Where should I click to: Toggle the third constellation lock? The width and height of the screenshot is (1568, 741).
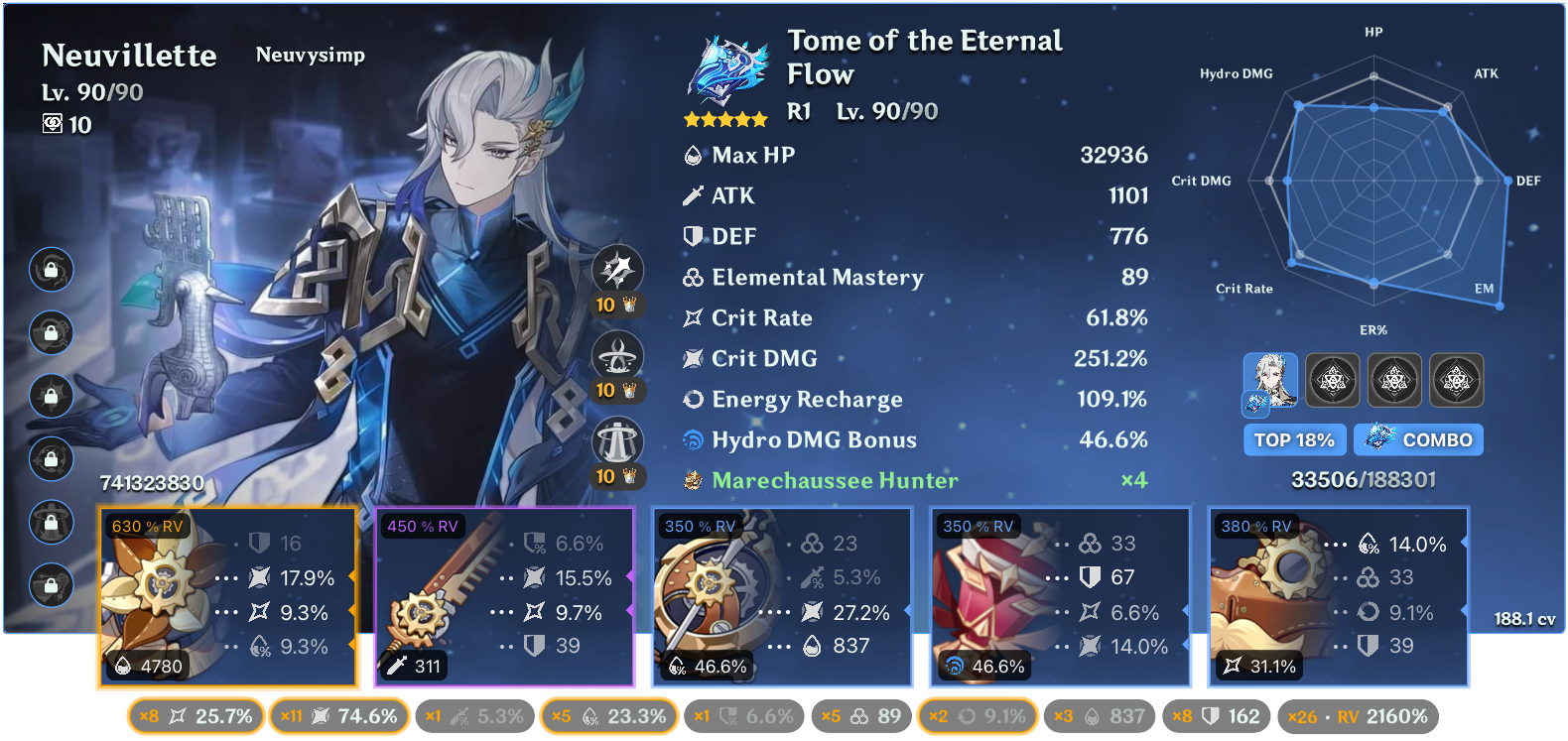[51, 396]
